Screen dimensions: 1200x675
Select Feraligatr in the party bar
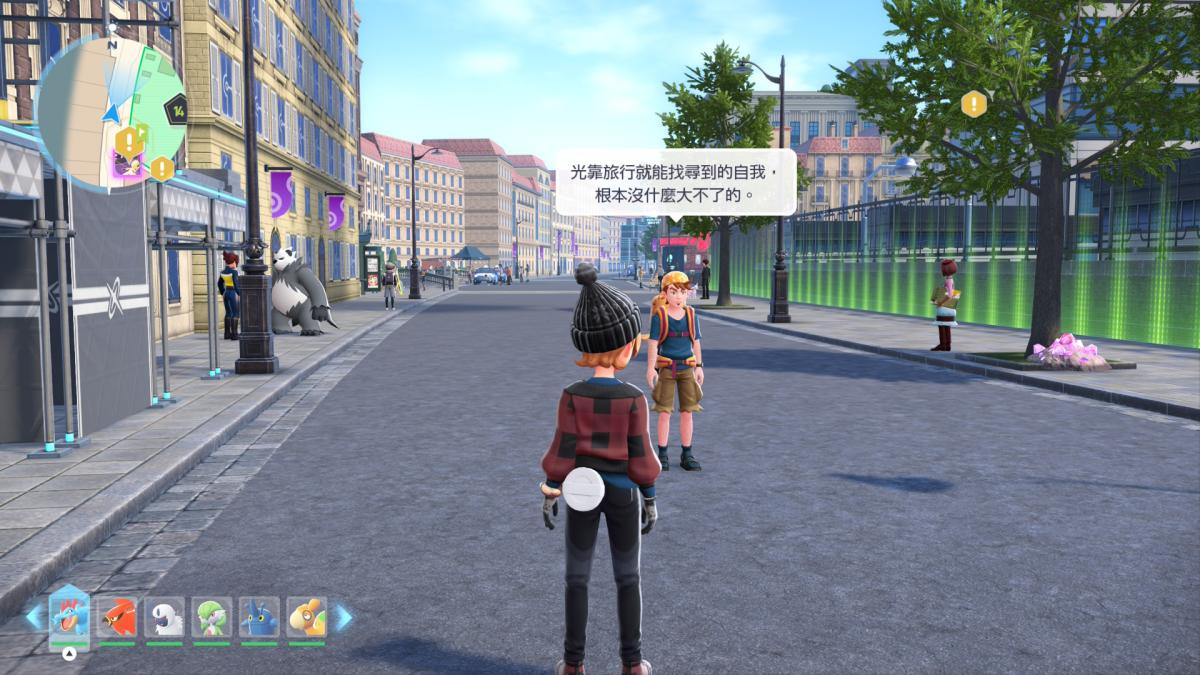point(69,617)
